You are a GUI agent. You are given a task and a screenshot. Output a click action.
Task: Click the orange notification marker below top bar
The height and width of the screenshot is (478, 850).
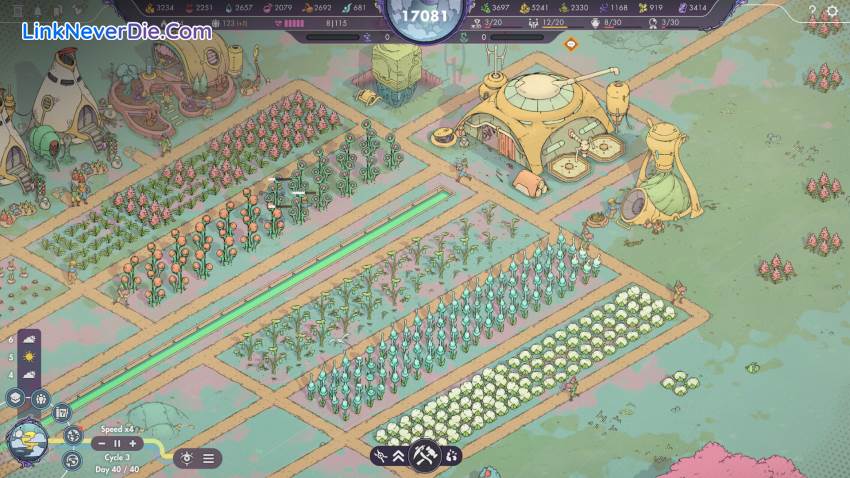point(570,44)
